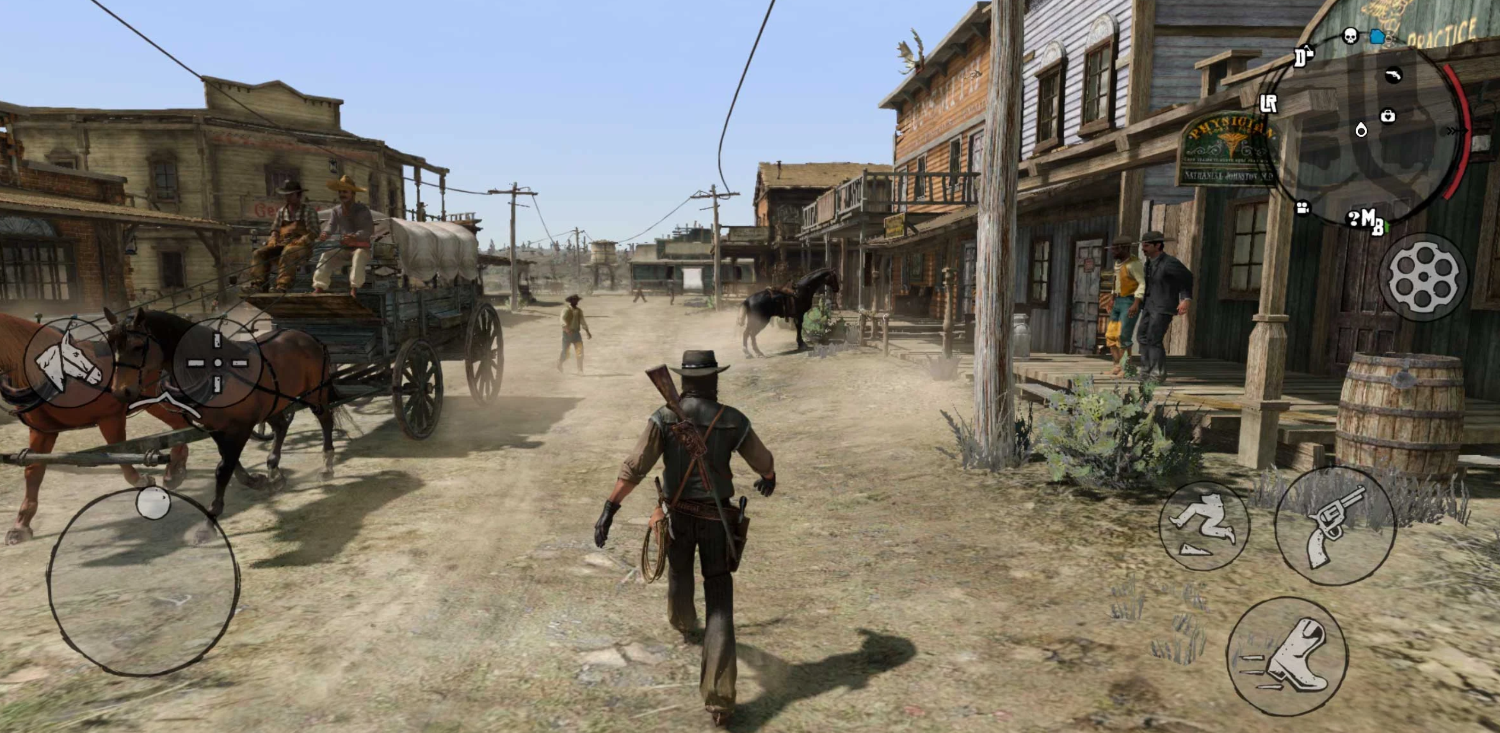Select the LR marker on the minimap edge
1500x733 pixels.
coord(1269,103)
